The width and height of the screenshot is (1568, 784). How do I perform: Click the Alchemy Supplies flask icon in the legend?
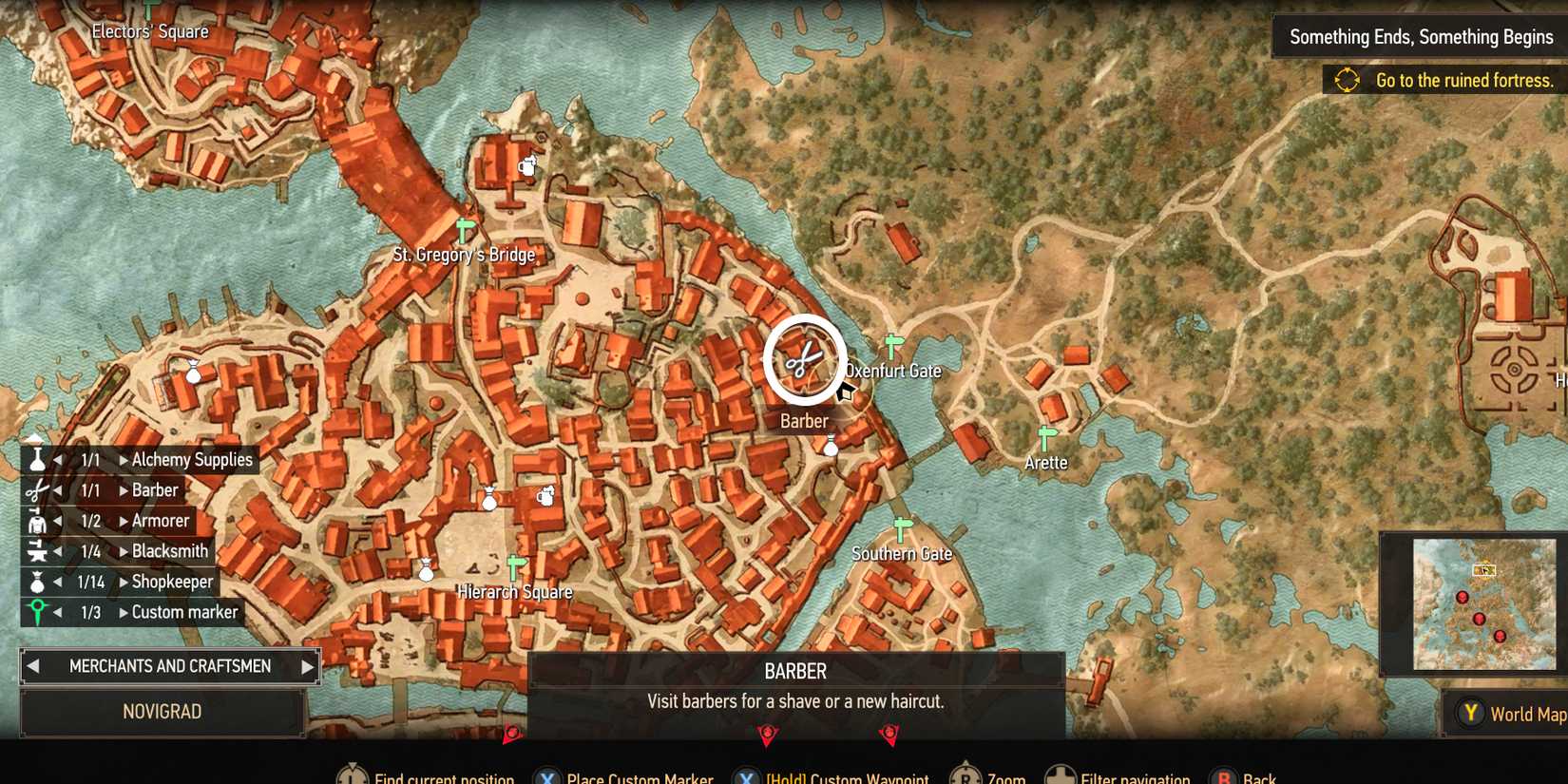pyautogui.click(x=35, y=459)
